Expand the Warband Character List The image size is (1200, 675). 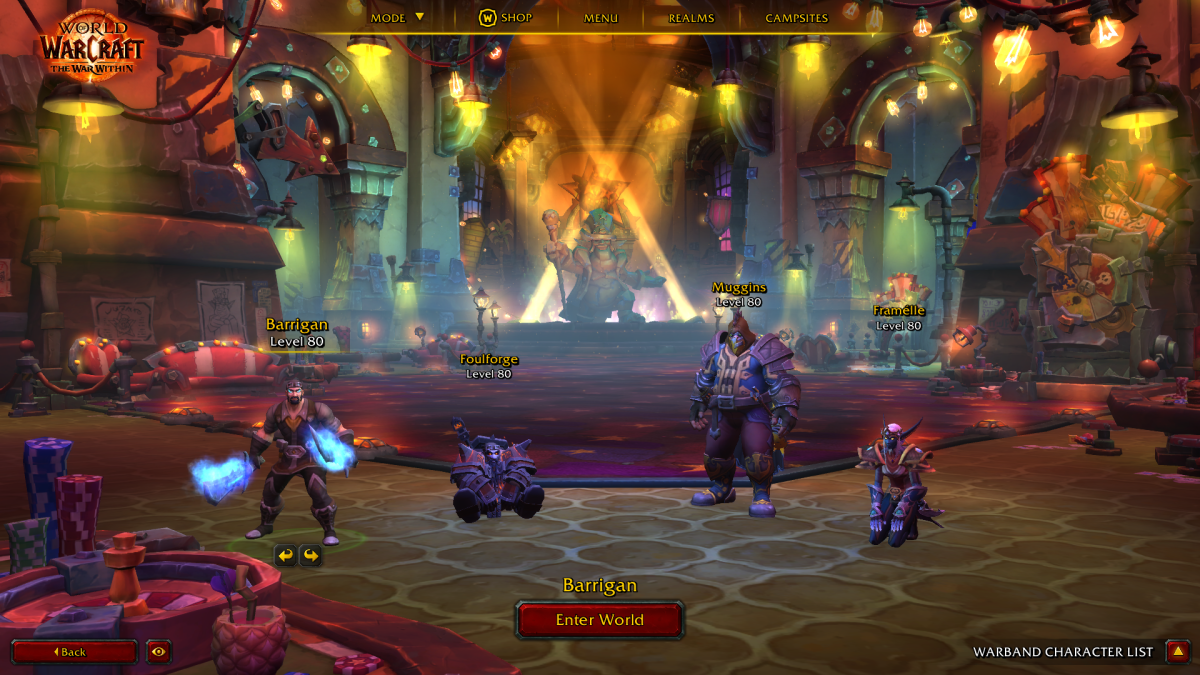(1178, 652)
